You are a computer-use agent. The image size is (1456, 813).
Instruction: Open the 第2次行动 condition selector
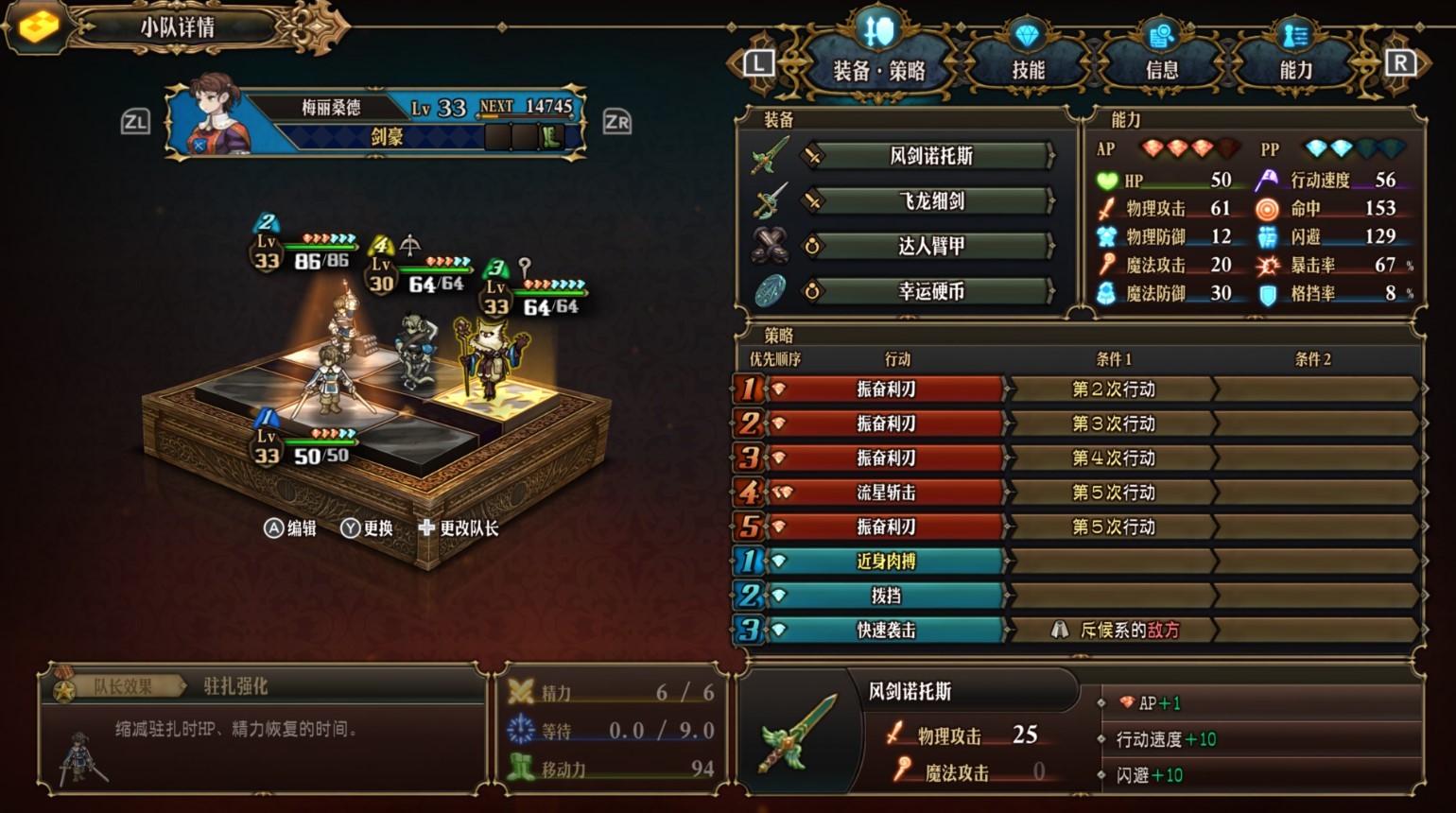pyautogui.click(x=1114, y=389)
